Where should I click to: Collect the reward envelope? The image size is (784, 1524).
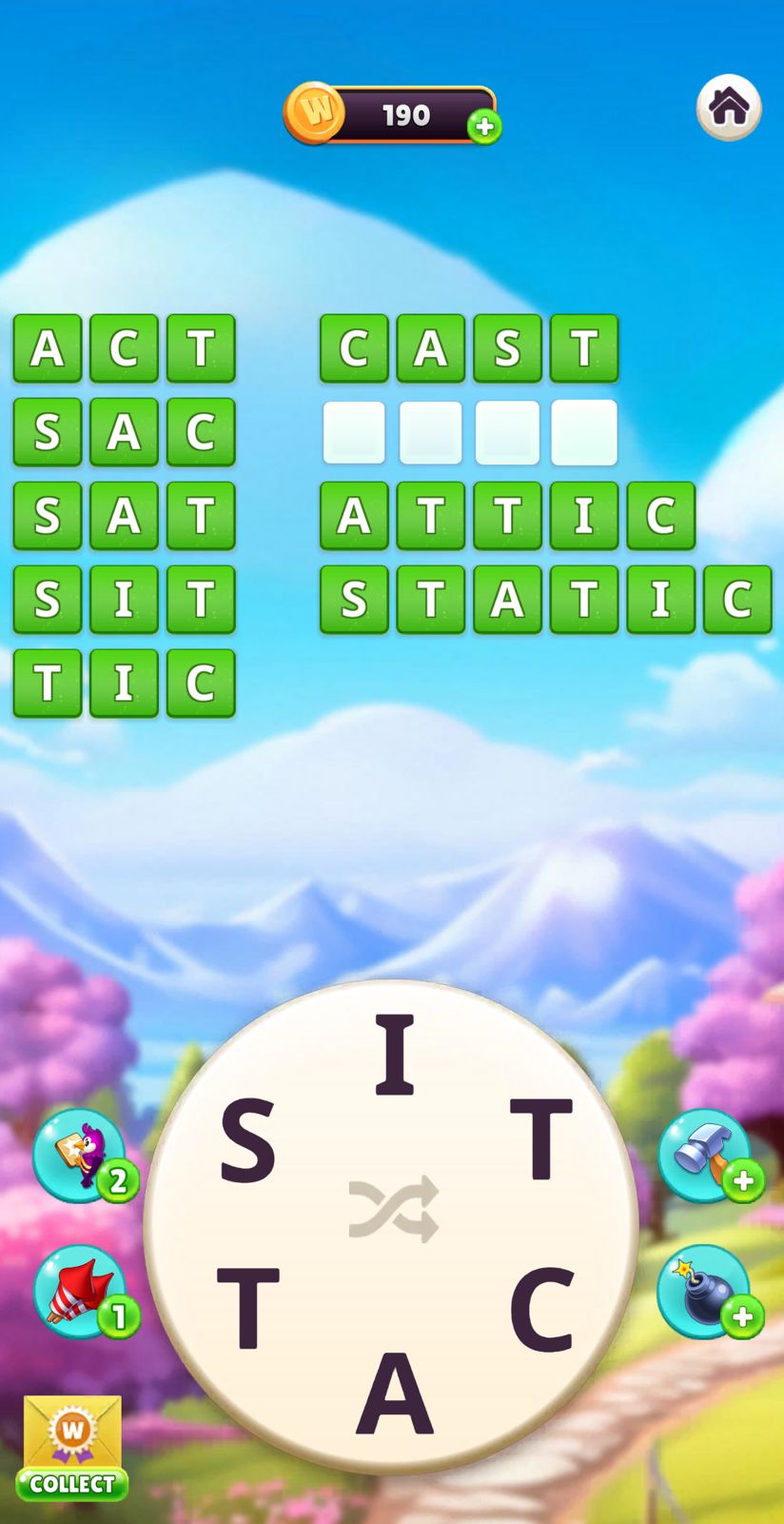click(72, 1447)
